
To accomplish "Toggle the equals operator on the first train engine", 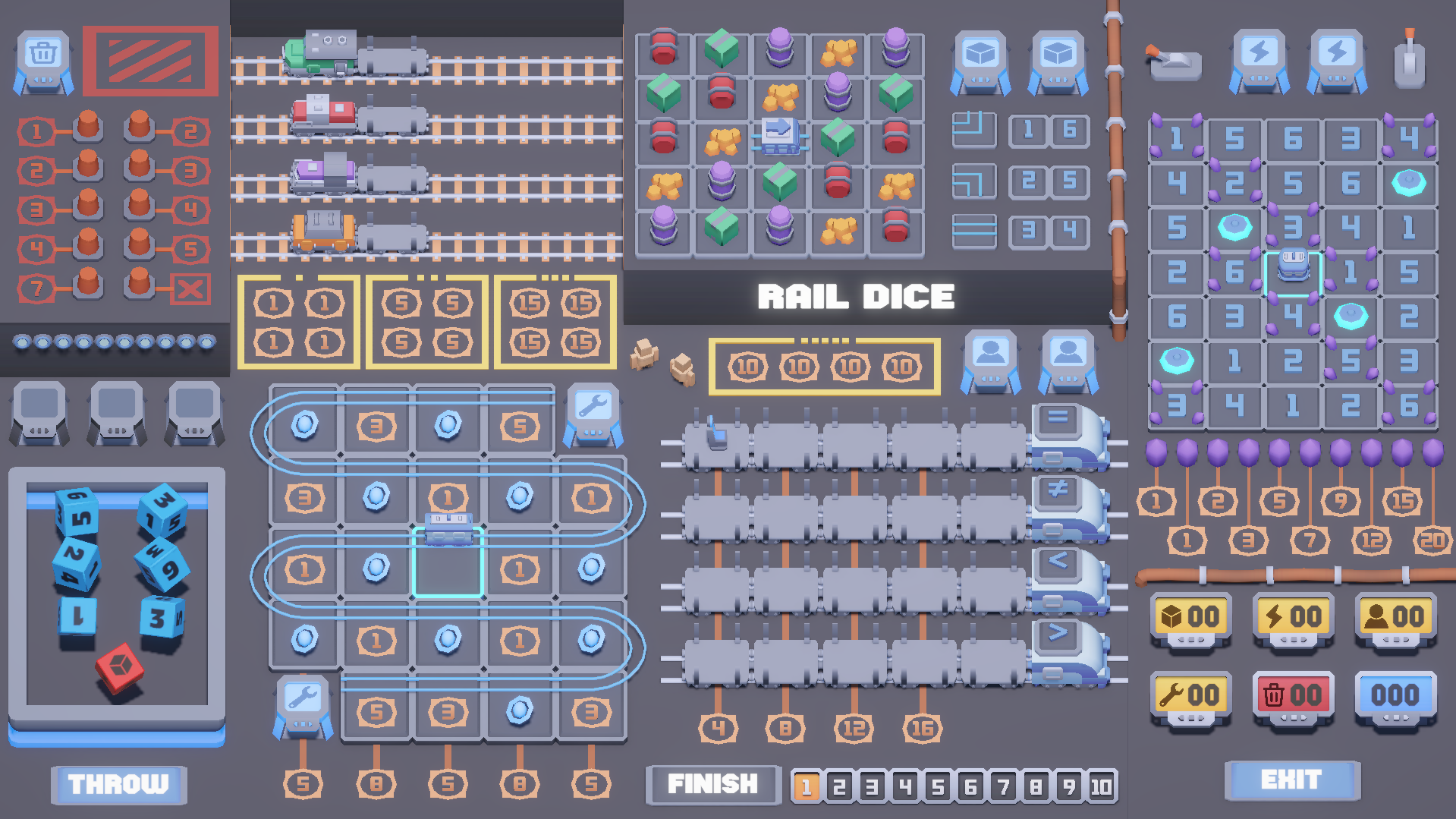I will [1059, 420].
